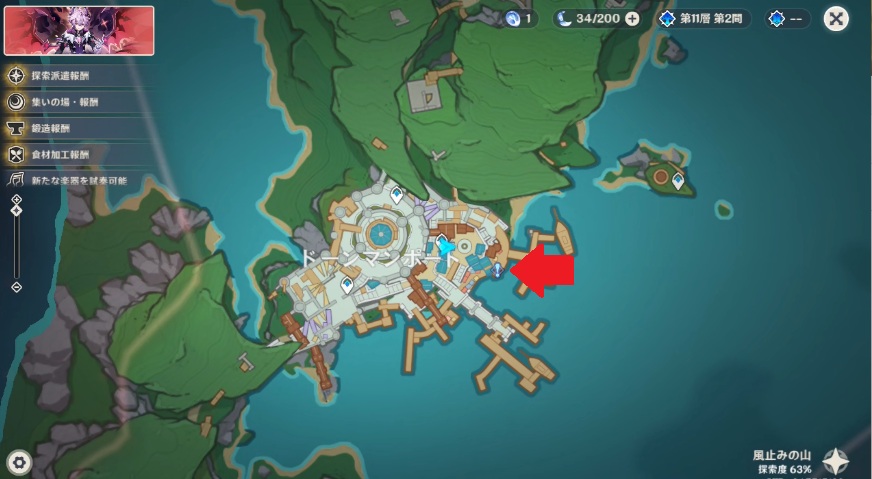This screenshot has height=479, width=872.
Task: Open the 風止みの山 exploration progress star
Action: point(836,460)
